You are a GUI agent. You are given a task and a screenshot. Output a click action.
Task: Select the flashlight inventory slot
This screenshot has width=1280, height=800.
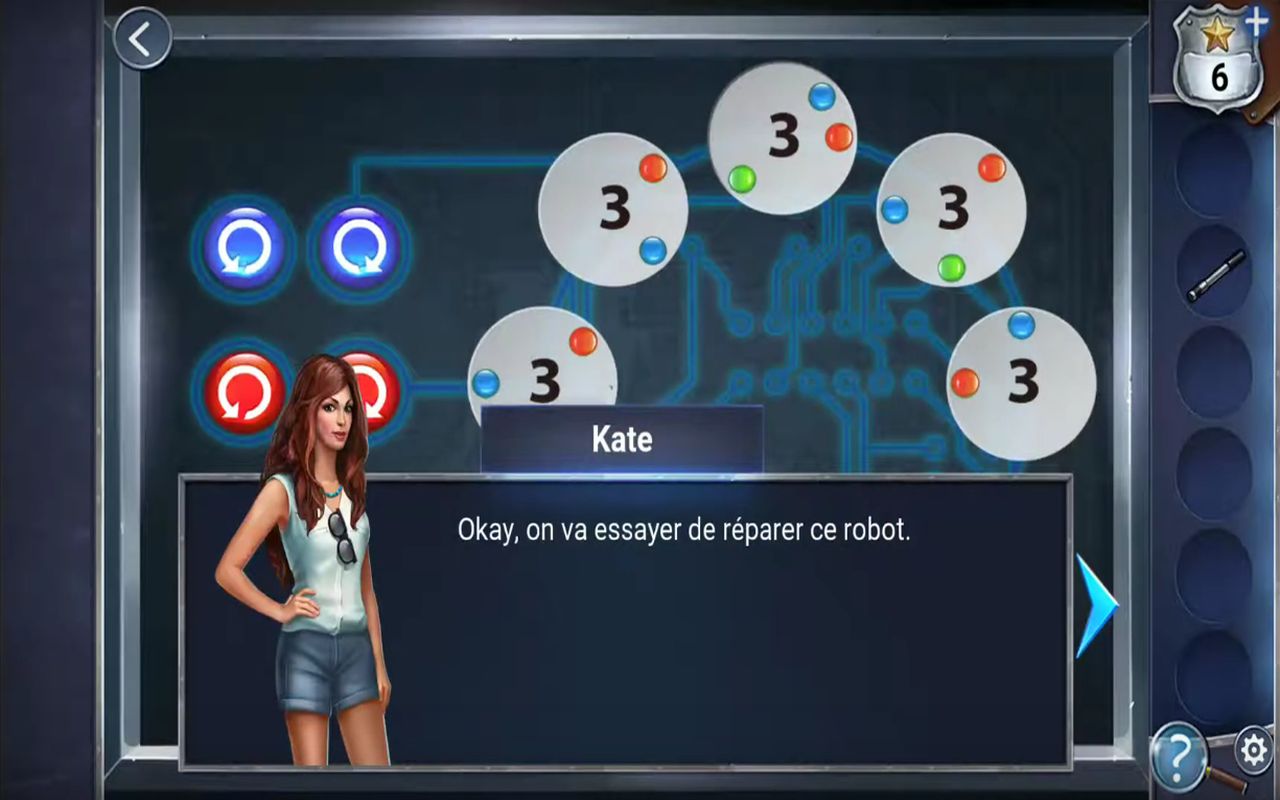1214,275
